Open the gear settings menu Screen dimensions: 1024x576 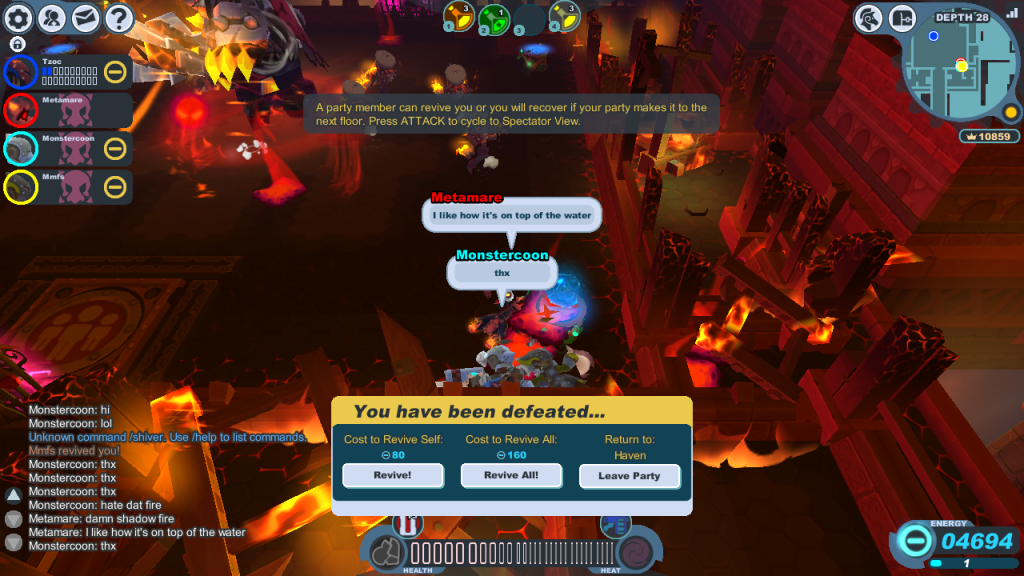(x=19, y=18)
